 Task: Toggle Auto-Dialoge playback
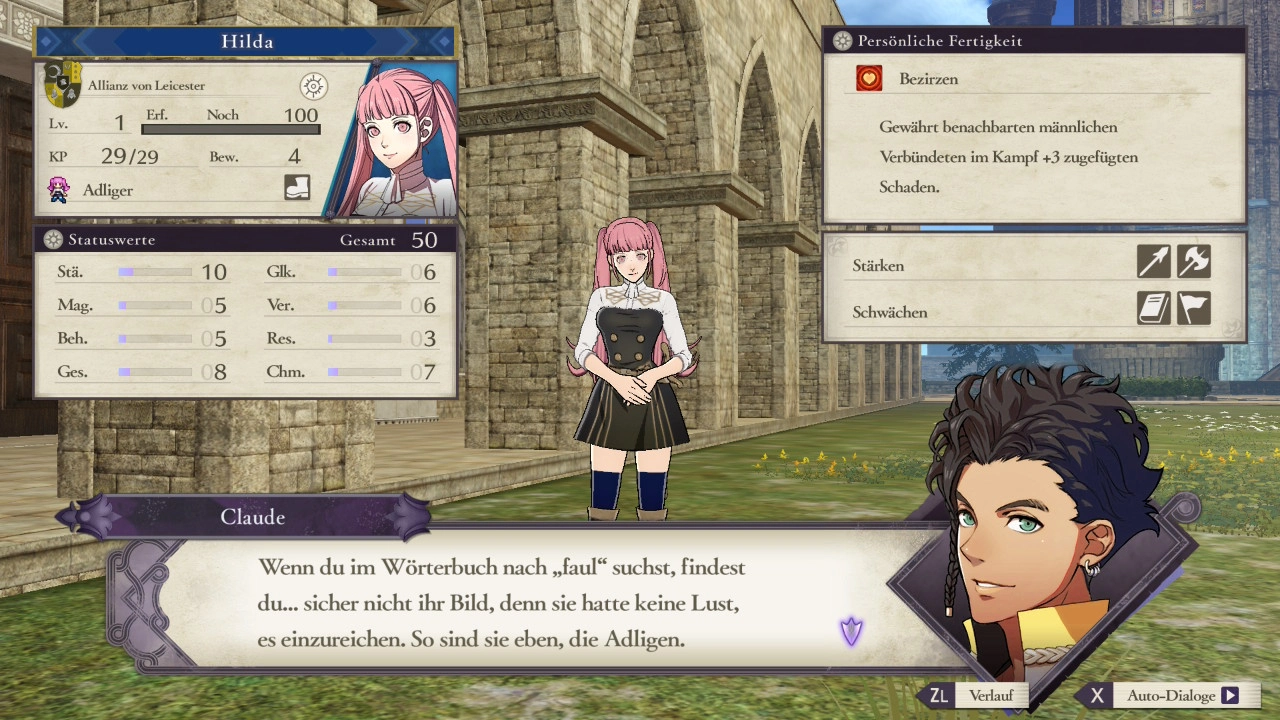pyautogui.click(x=1170, y=696)
